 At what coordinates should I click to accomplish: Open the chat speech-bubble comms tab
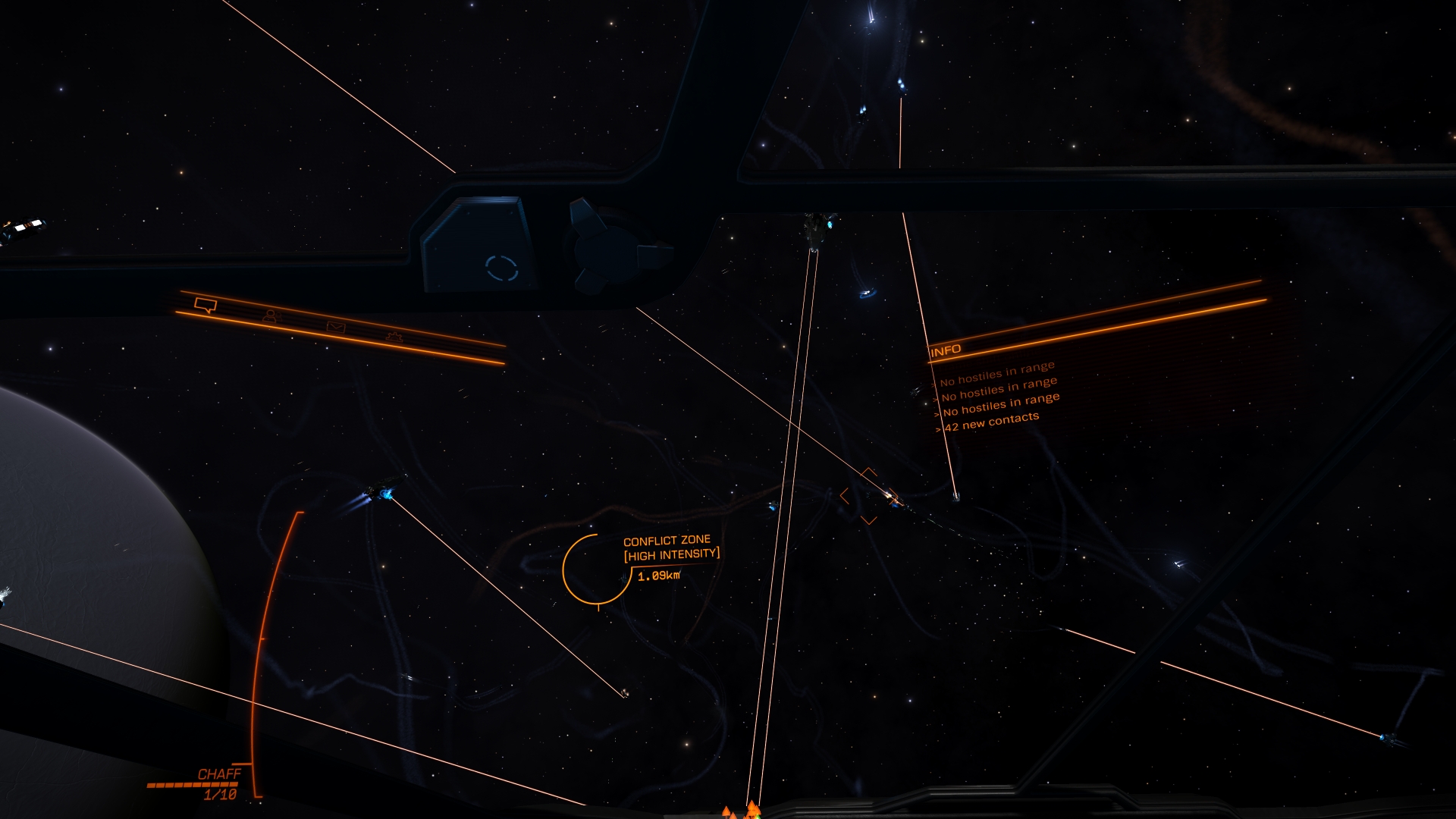(x=206, y=305)
